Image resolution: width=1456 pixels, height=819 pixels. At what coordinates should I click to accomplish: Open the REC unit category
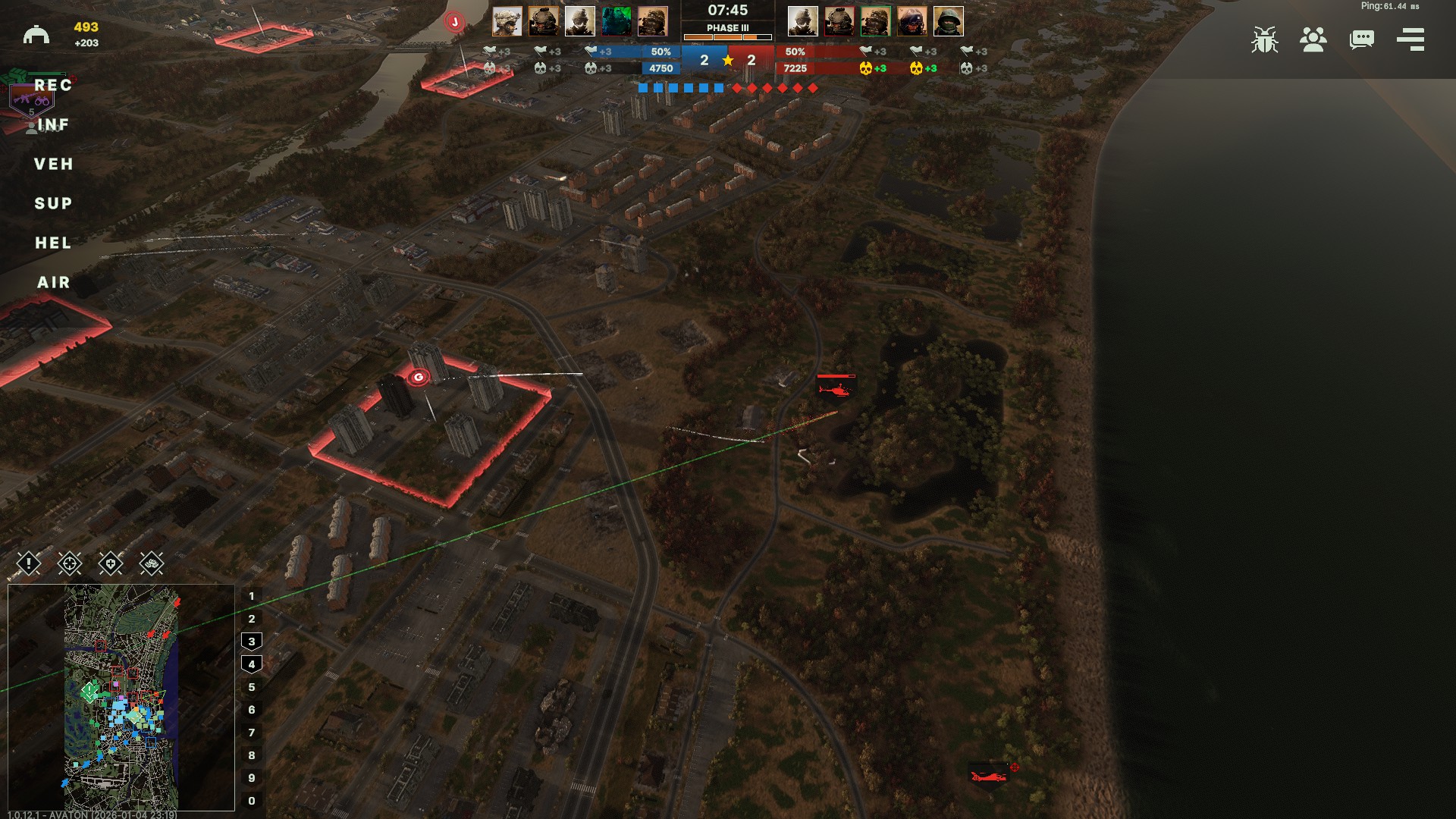coord(53,86)
